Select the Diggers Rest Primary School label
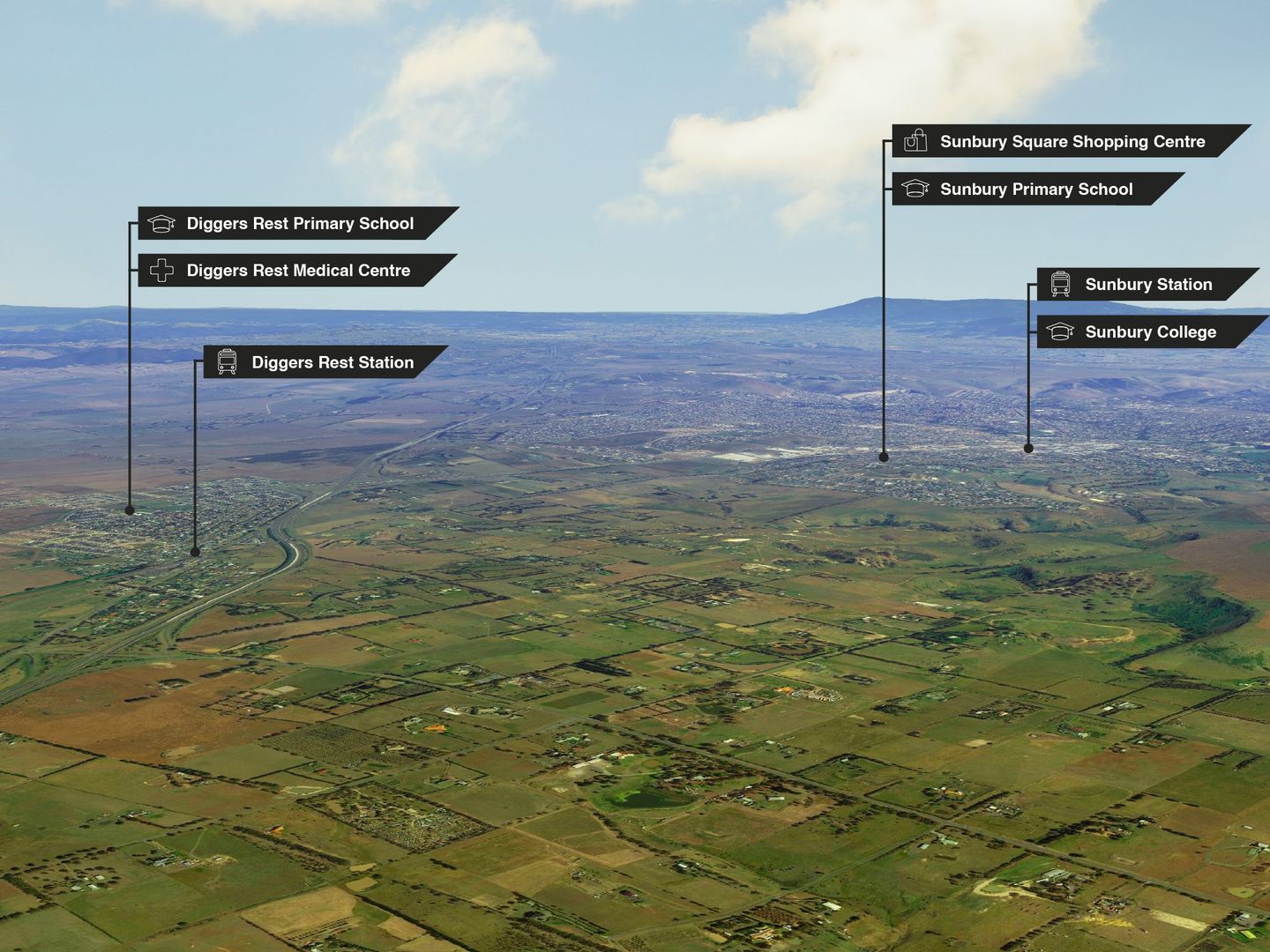Screen dimensions: 1270x952 (298, 224)
